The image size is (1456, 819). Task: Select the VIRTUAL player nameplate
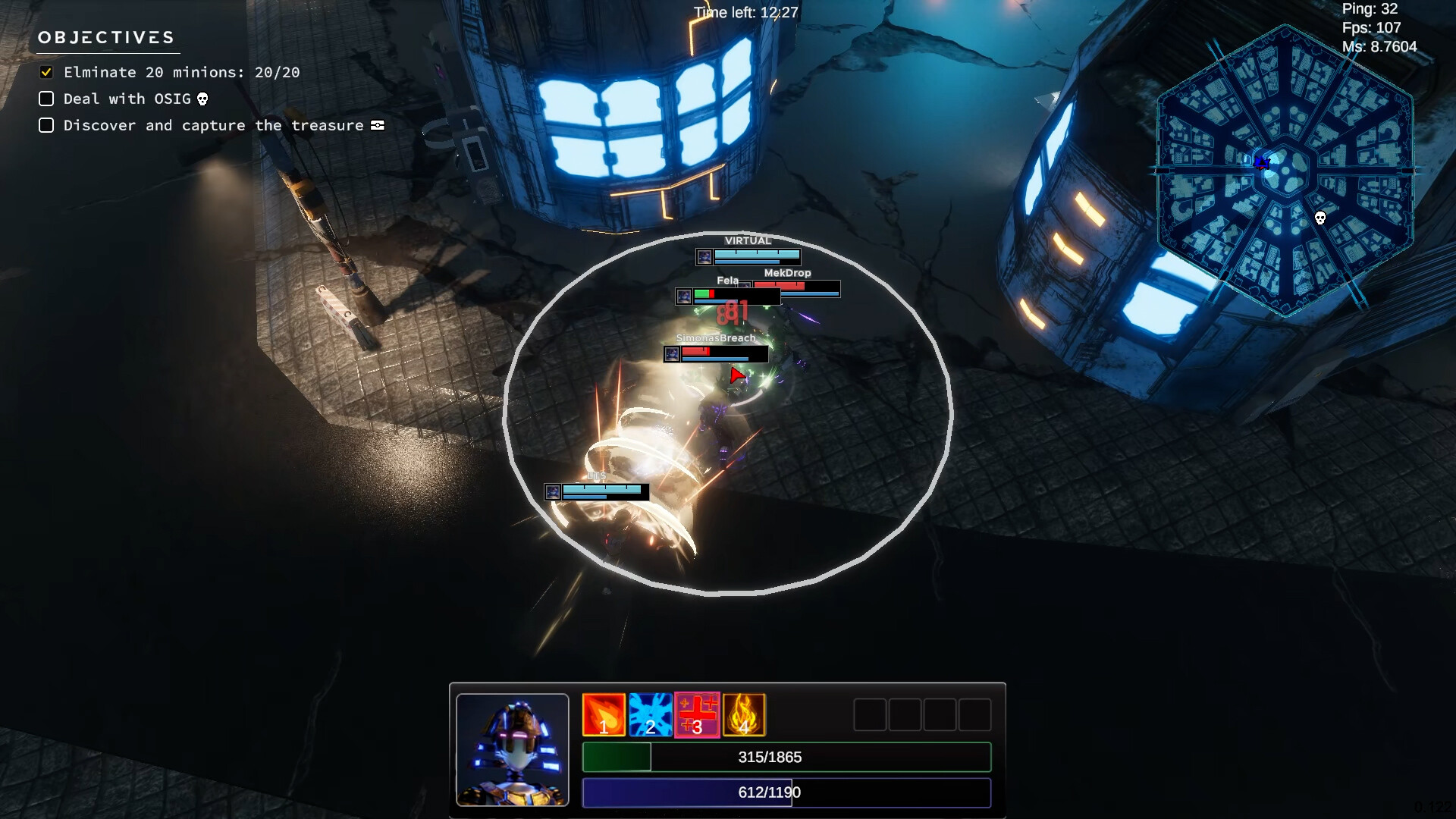point(748,240)
